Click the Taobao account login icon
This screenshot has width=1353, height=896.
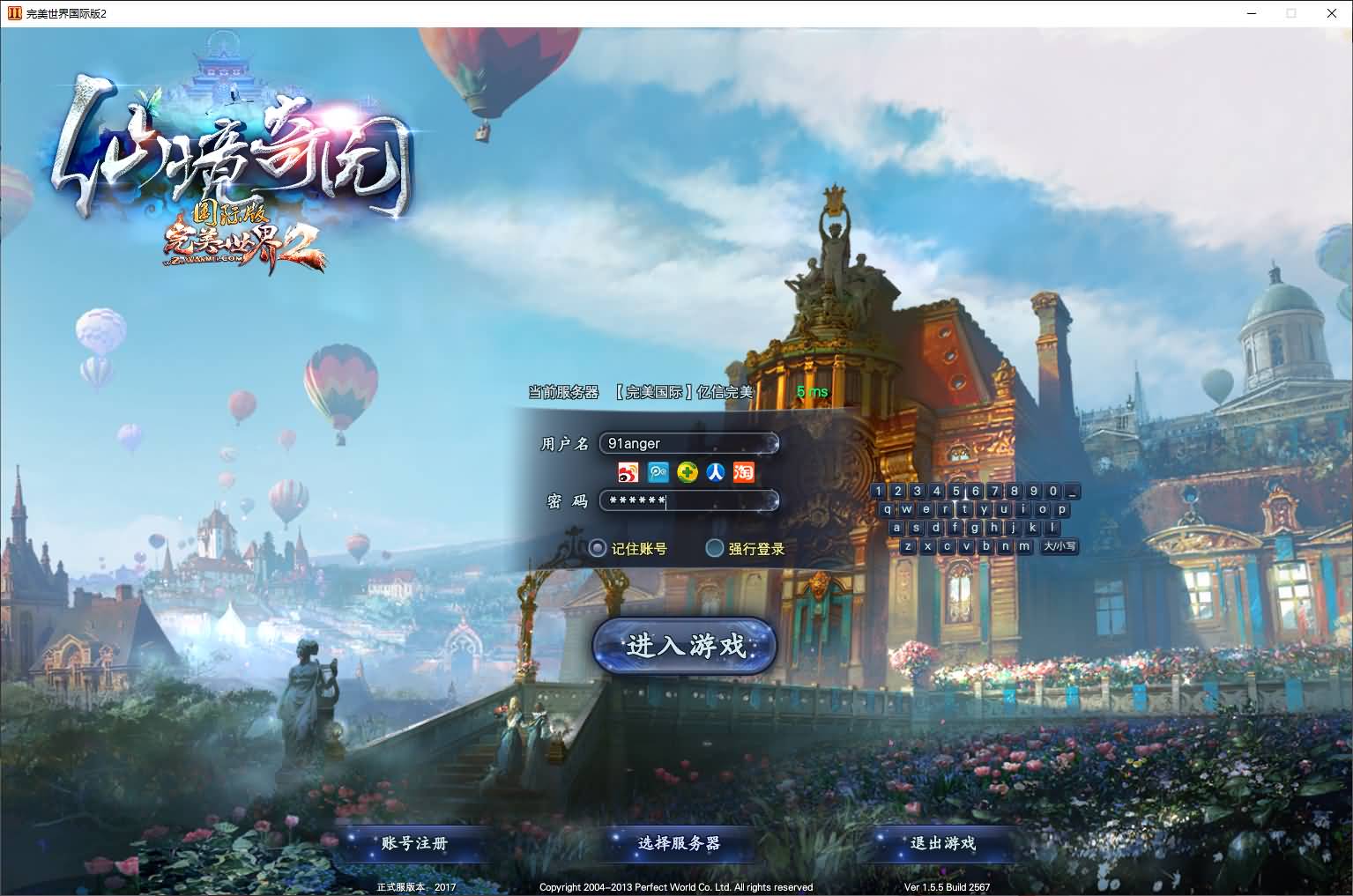[x=744, y=472]
